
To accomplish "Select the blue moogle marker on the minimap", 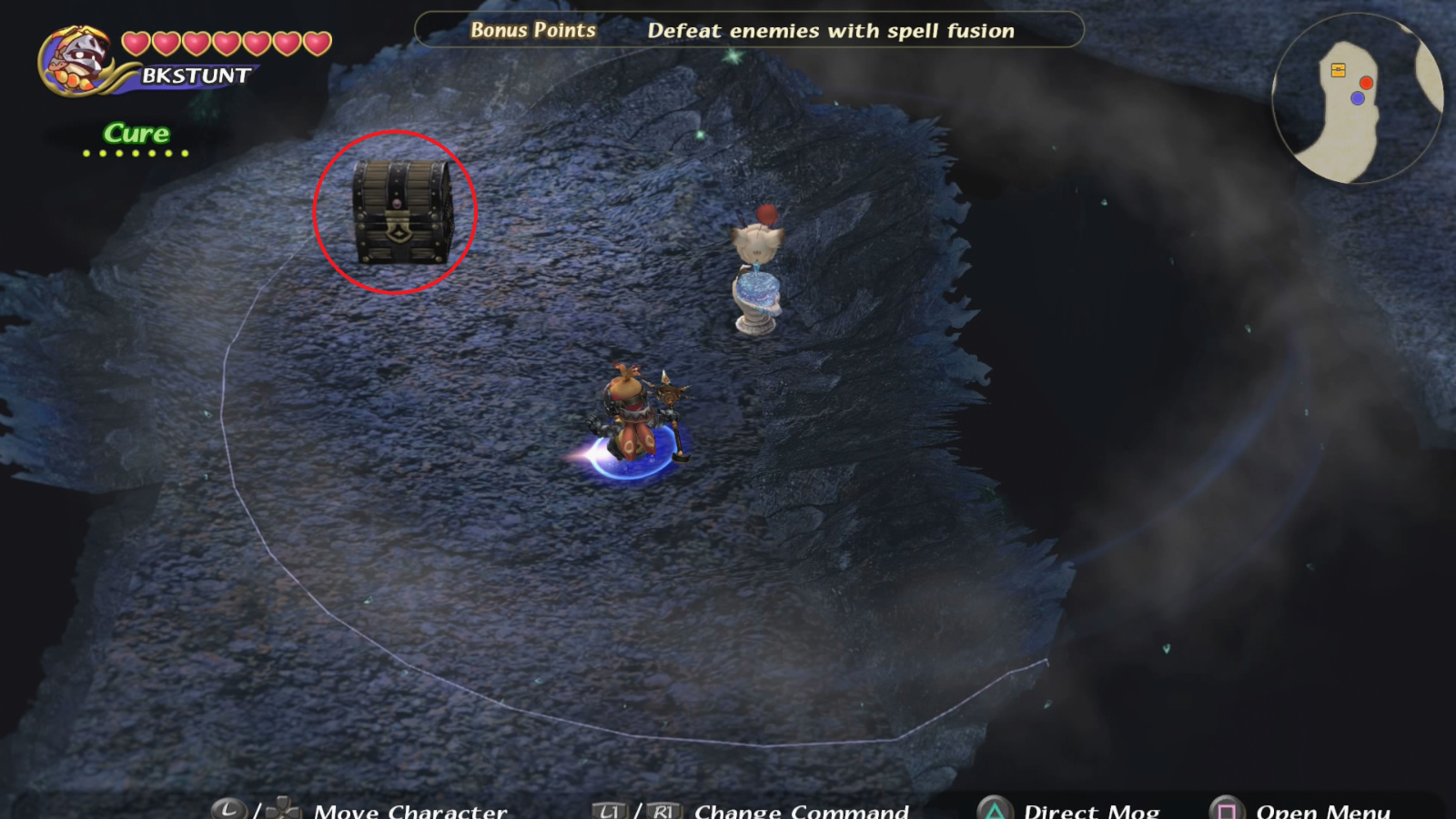I will [1358, 97].
